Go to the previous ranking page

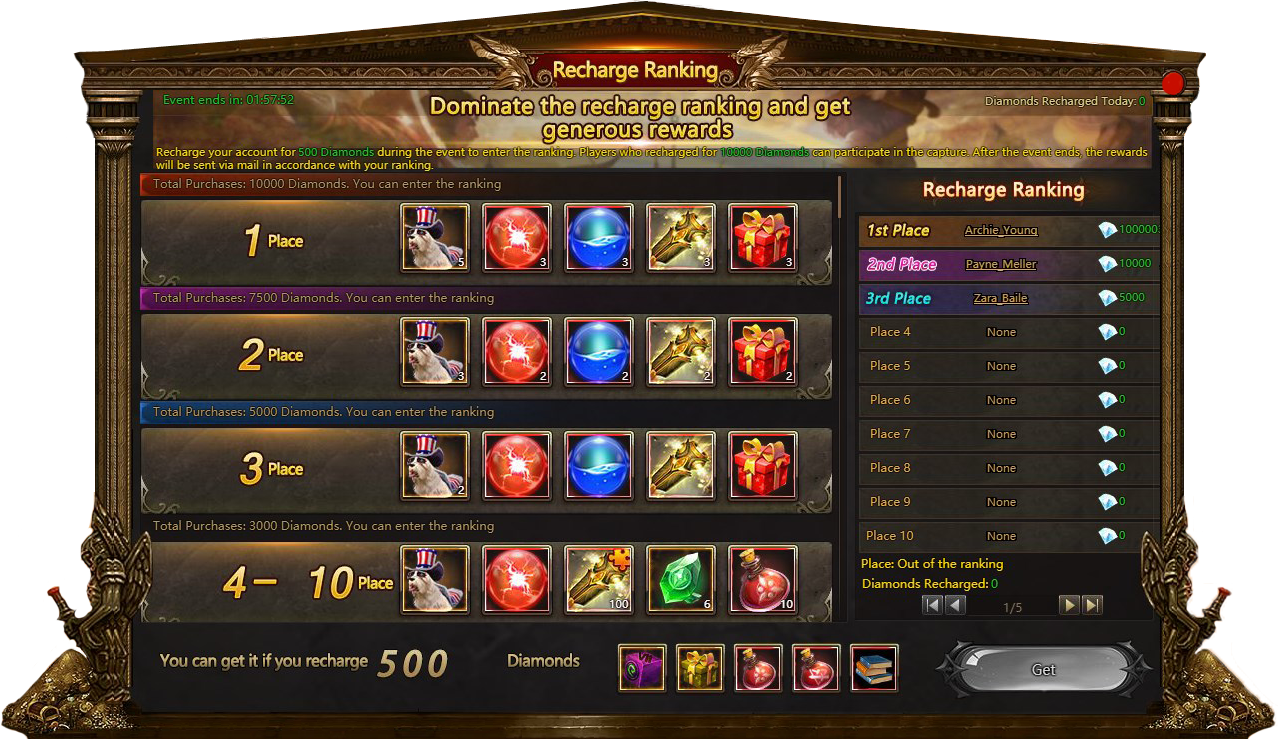[956, 605]
